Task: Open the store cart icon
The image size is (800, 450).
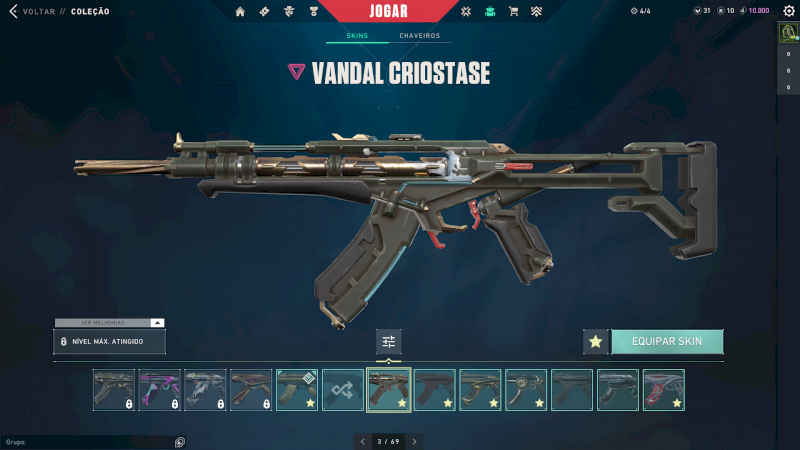Action: pyautogui.click(x=514, y=12)
